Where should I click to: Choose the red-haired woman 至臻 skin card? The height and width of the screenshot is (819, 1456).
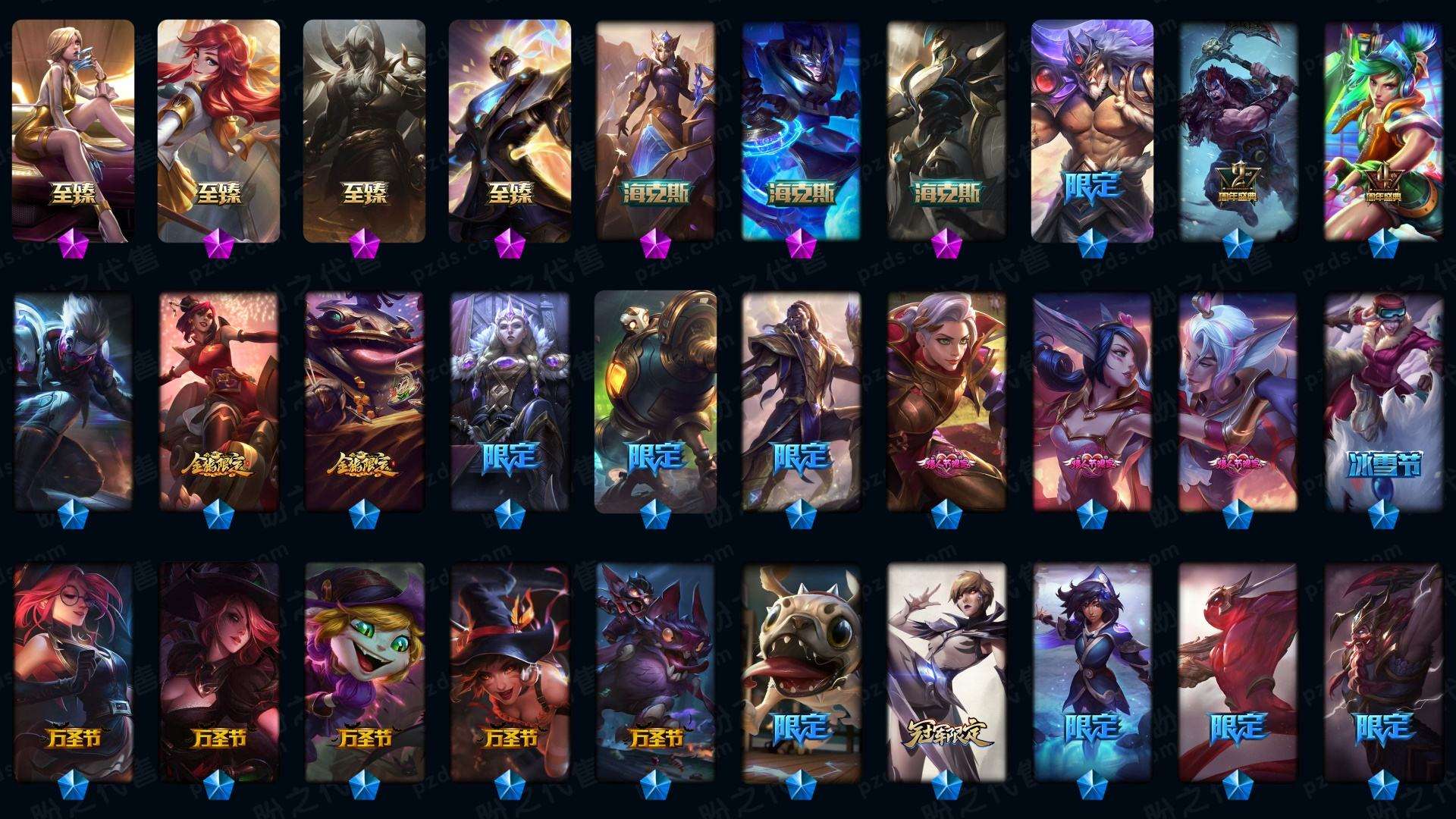[x=218, y=129]
